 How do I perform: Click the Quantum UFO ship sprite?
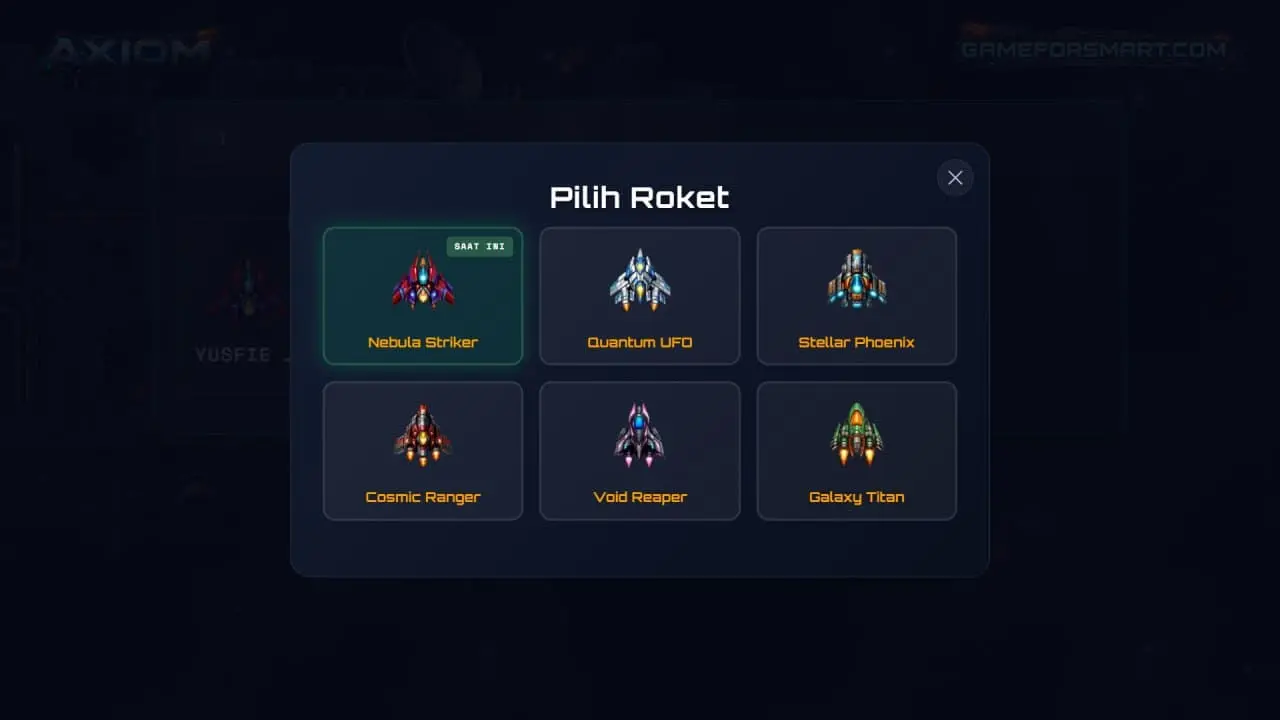click(640, 278)
